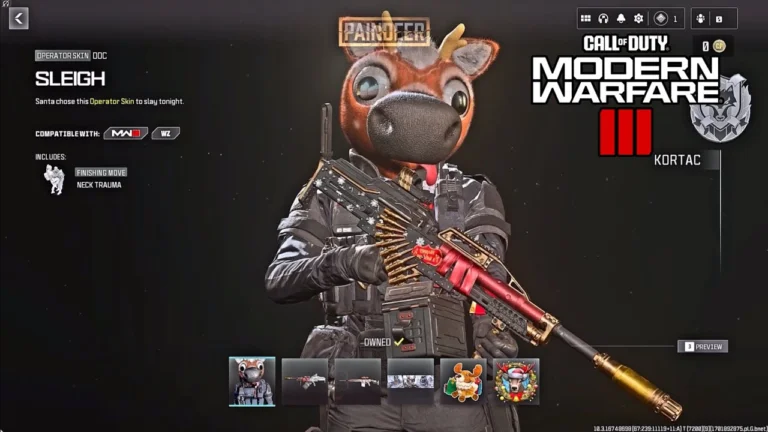This screenshot has width=768, height=432.
Task: Go back using the top-left arrow button
Action: click(x=19, y=18)
